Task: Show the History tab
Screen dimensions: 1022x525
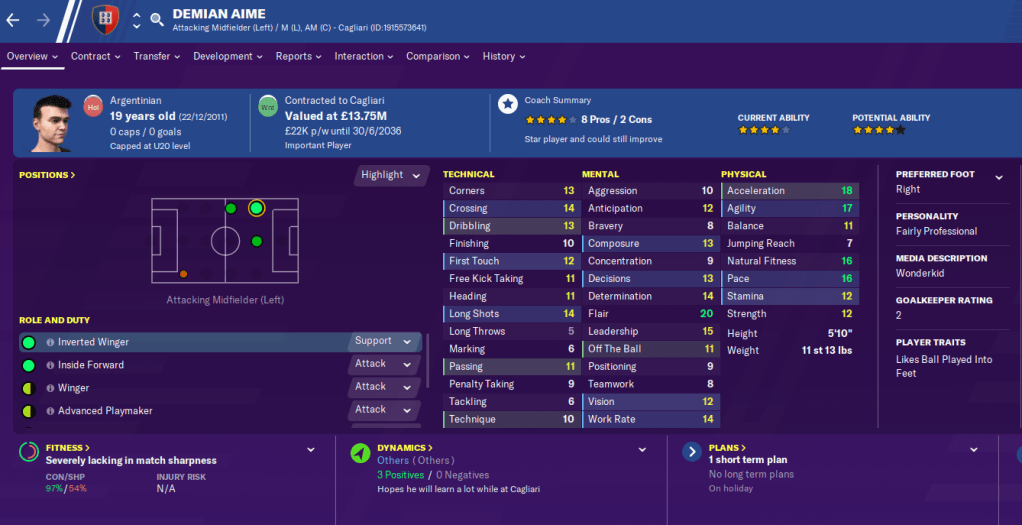Action: (x=504, y=57)
